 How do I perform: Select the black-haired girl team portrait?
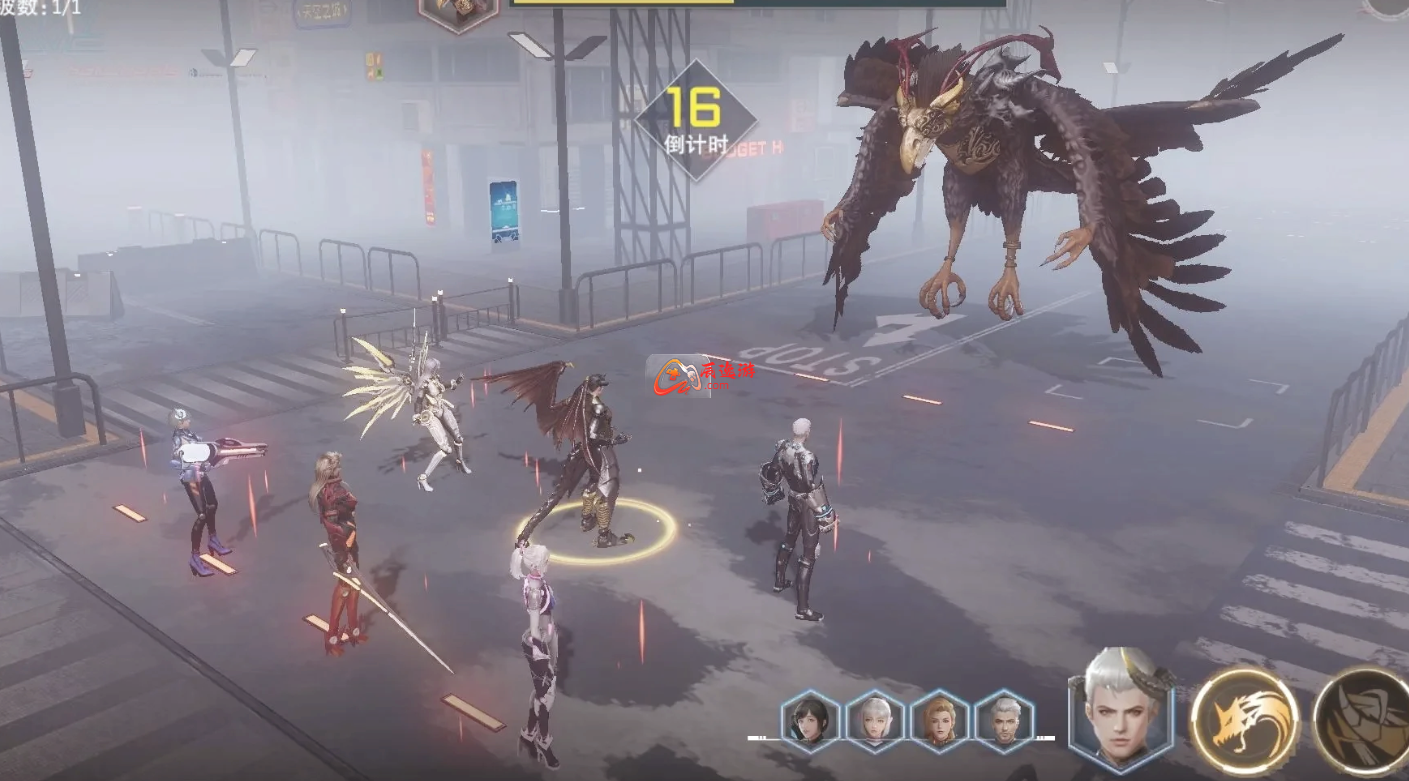[810, 721]
